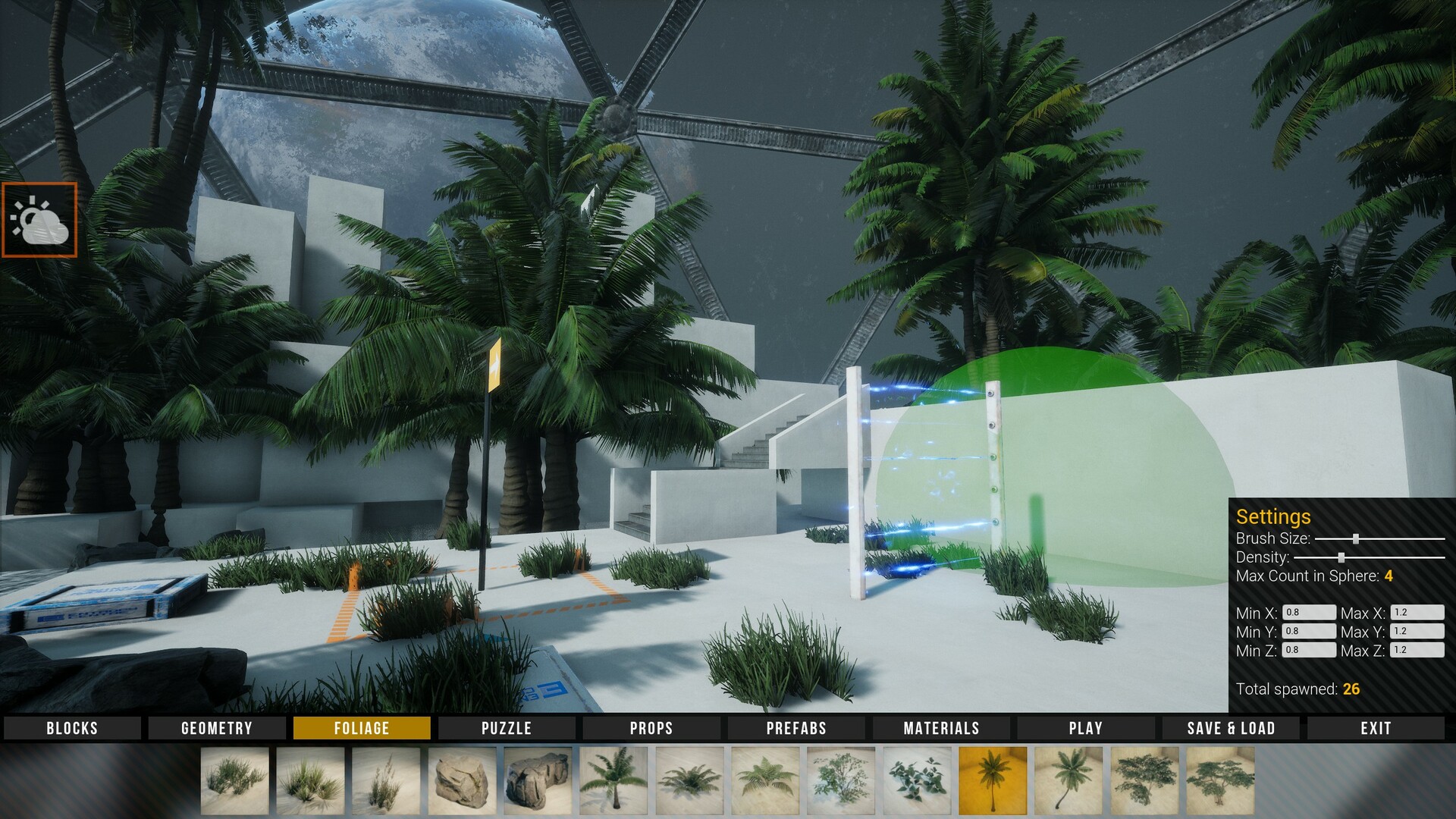The height and width of the screenshot is (819, 1456).
Task: Open the weather settings icon
Action: (41, 219)
